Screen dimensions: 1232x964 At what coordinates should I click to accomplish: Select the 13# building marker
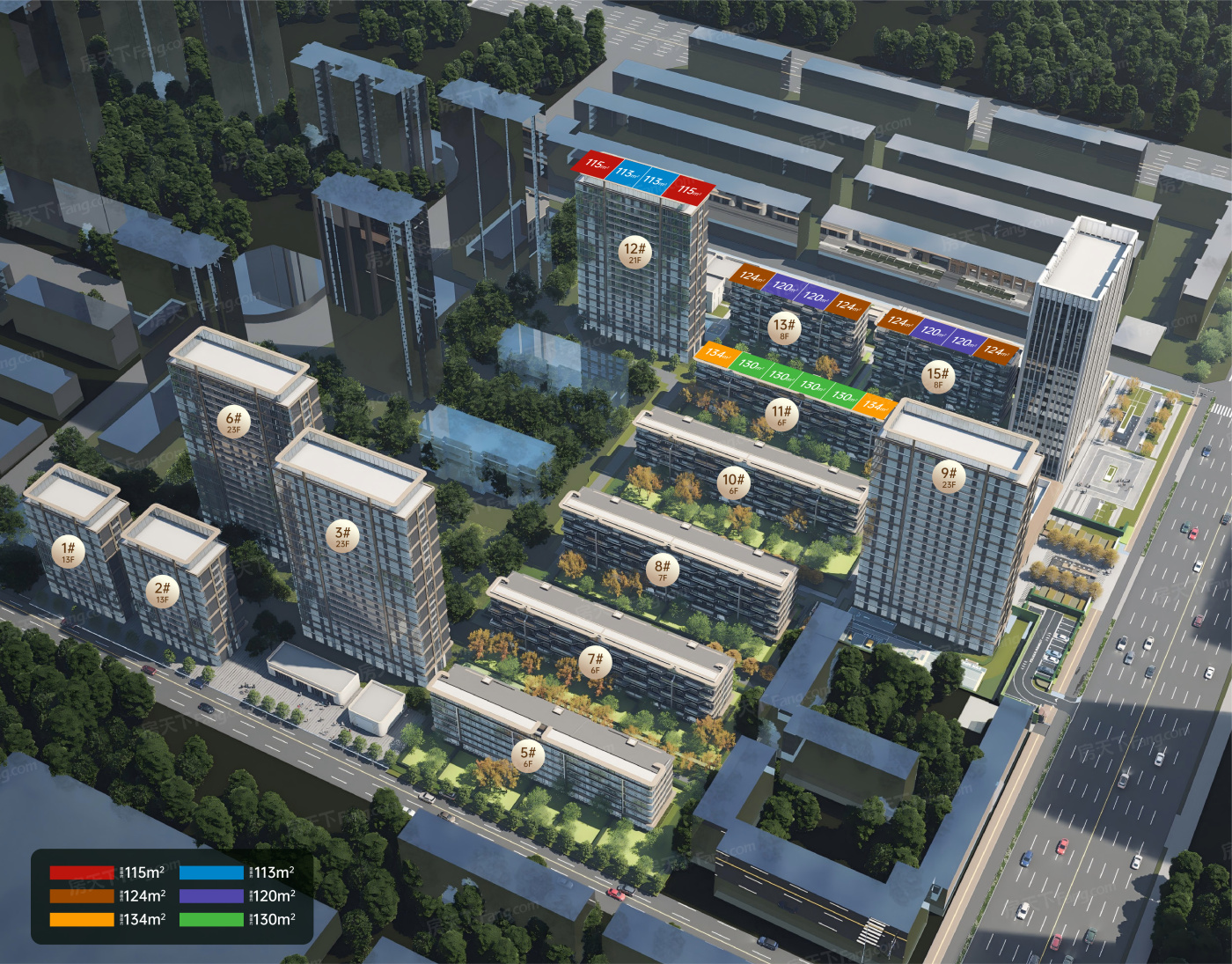click(x=783, y=328)
